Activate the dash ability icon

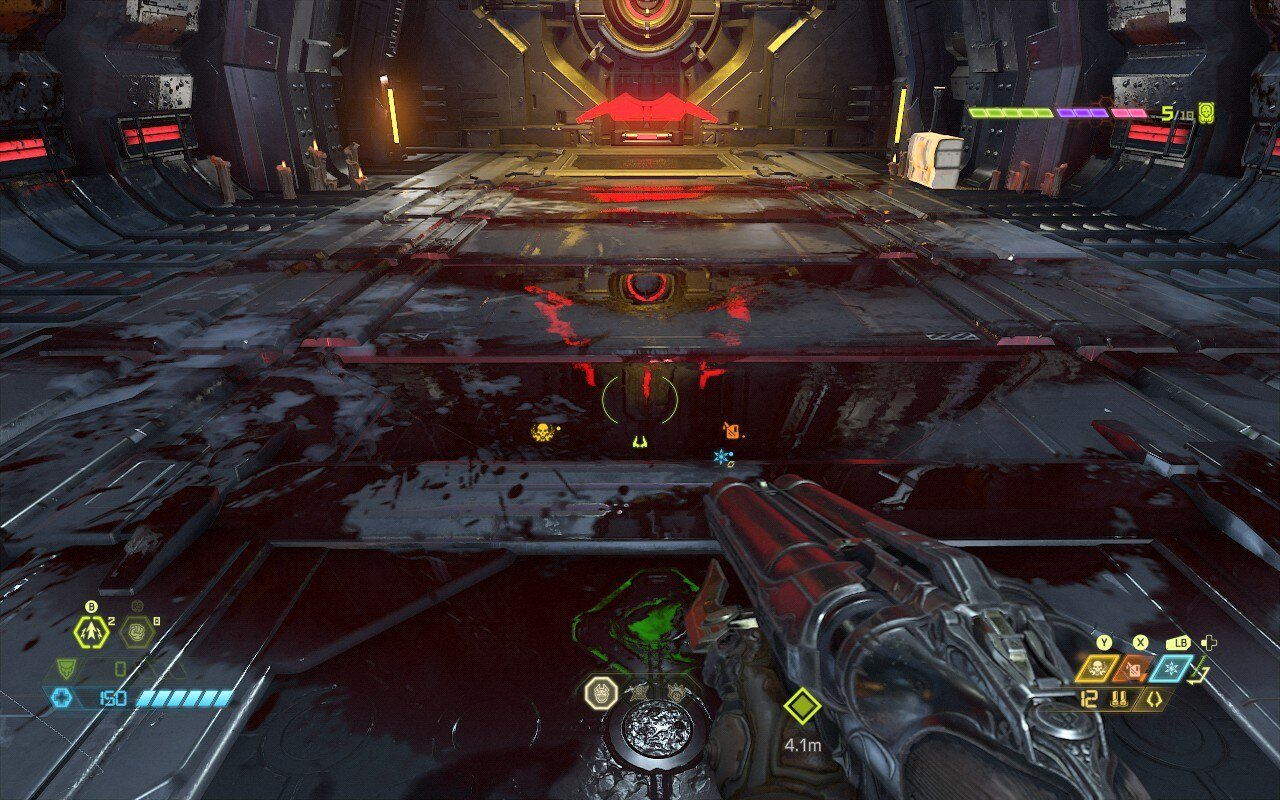click(91, 632)
